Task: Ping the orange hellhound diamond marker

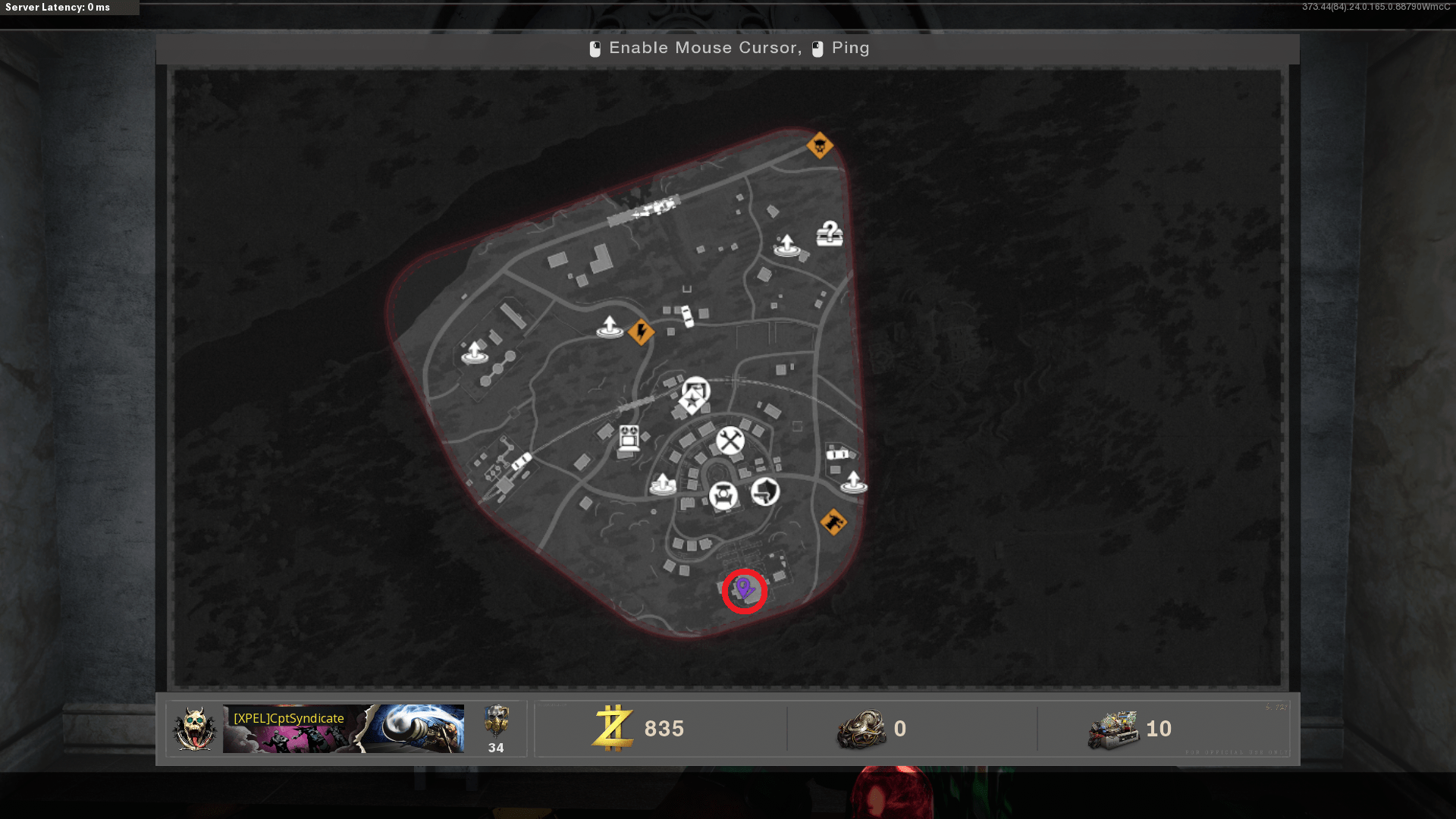Action: pyautogui.click(x=833, y=522)
